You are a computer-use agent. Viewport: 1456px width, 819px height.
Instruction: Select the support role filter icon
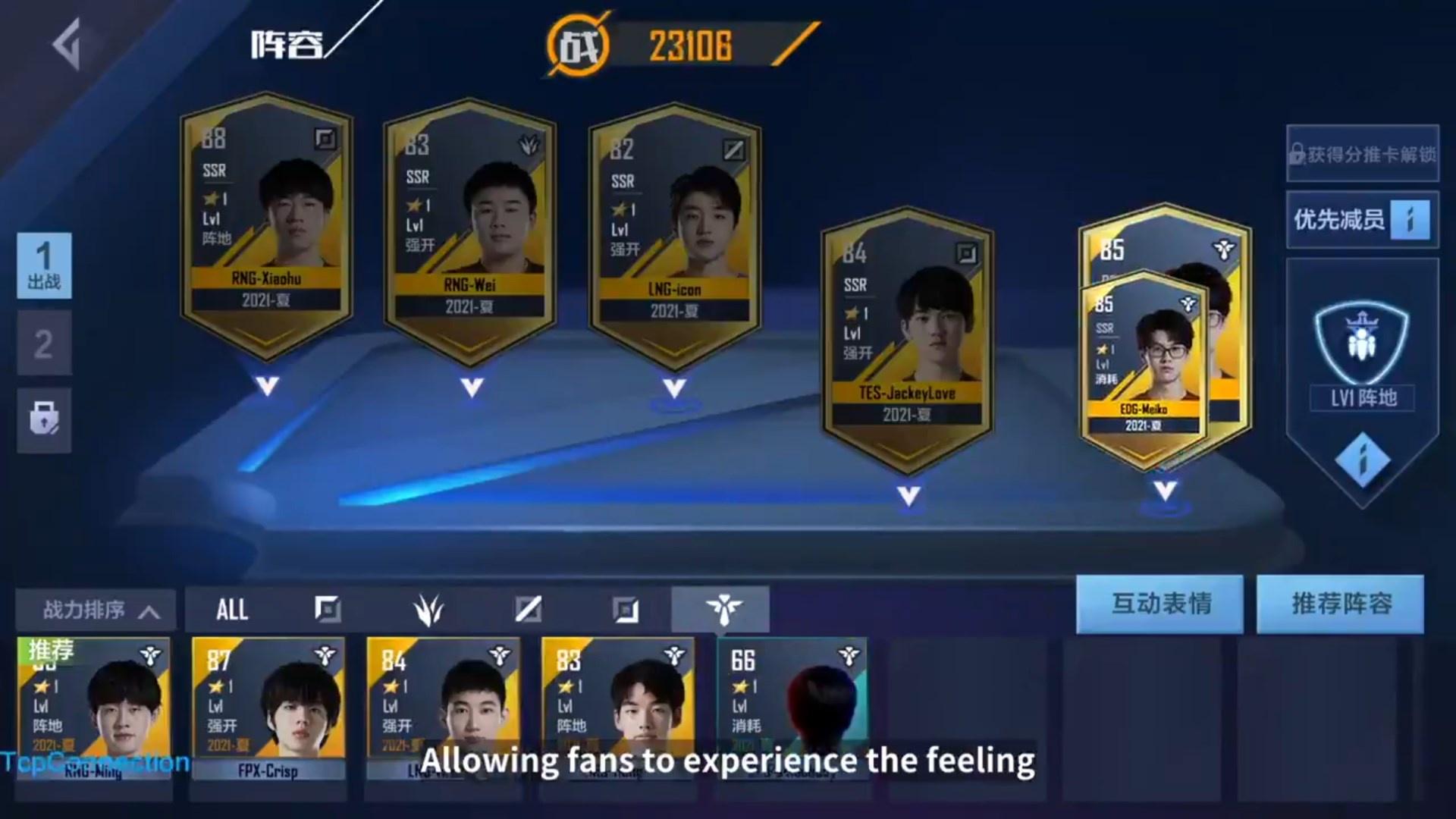[724, 608]
